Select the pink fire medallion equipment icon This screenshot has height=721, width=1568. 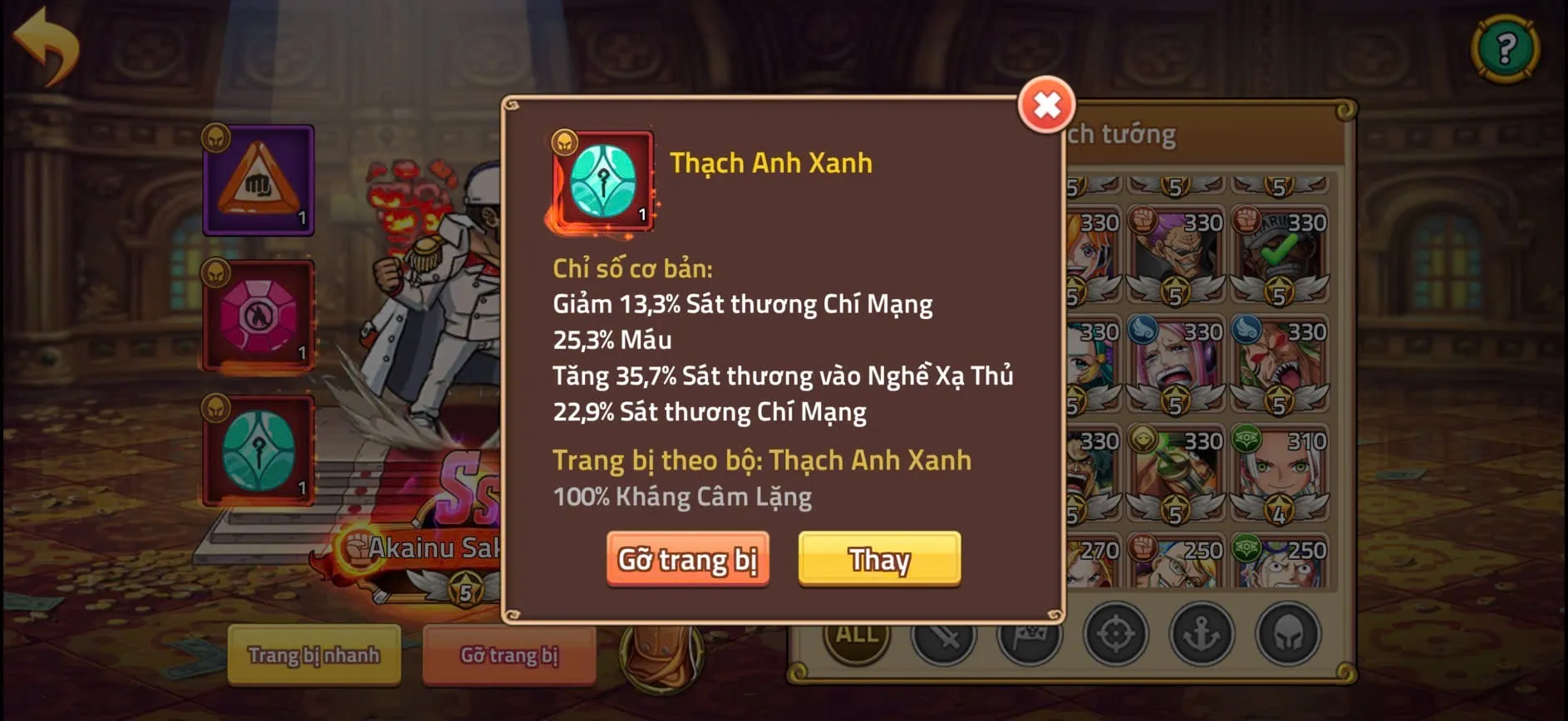pos(257,316)
